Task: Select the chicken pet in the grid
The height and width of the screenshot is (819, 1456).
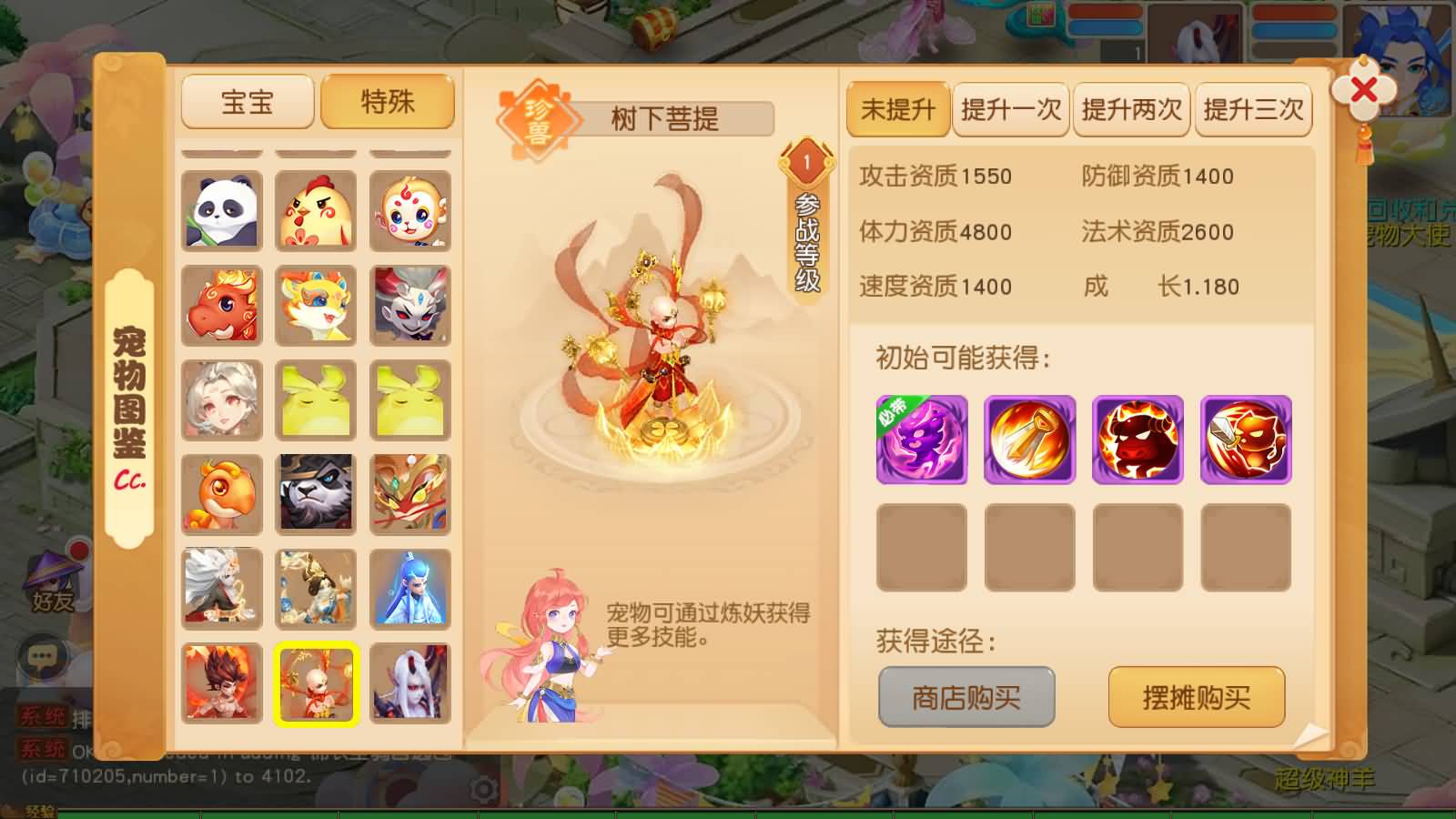Action: point(314,211)
